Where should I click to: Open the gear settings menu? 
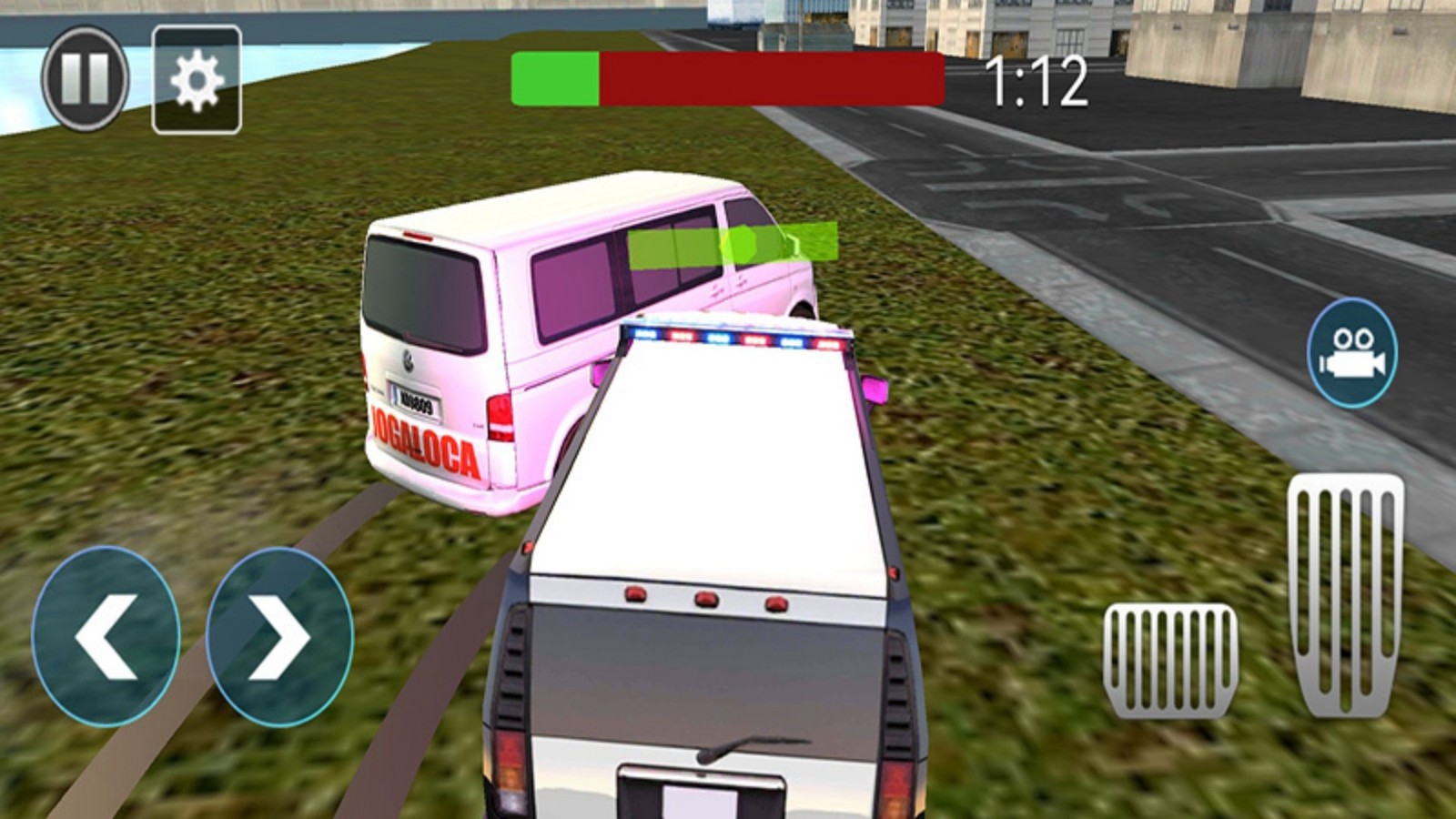click(197, 80)
